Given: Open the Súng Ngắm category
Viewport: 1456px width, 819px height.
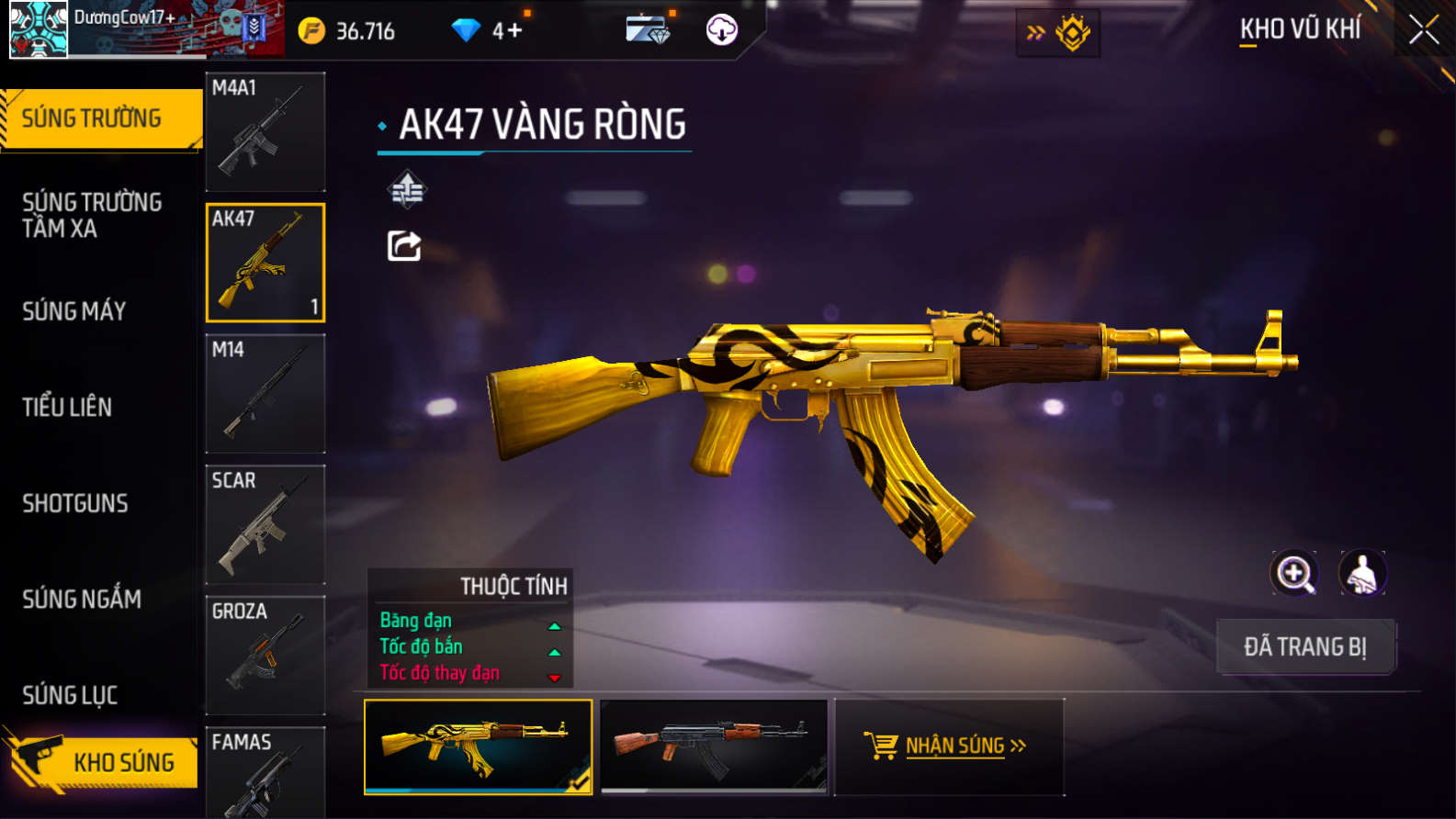Looking at the screenshot, I should [82, 599].
